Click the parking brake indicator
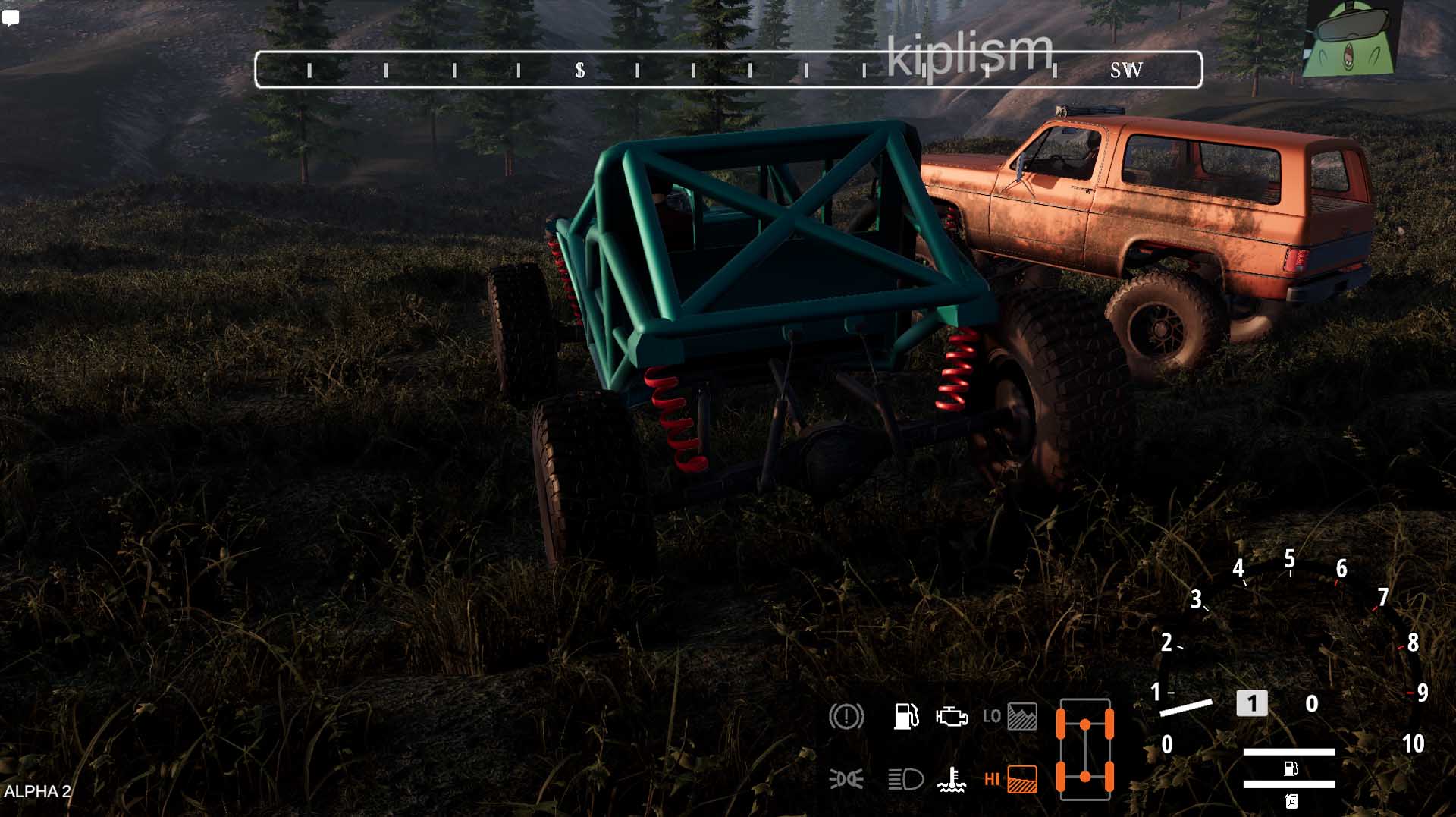 [x=846, y=716]
